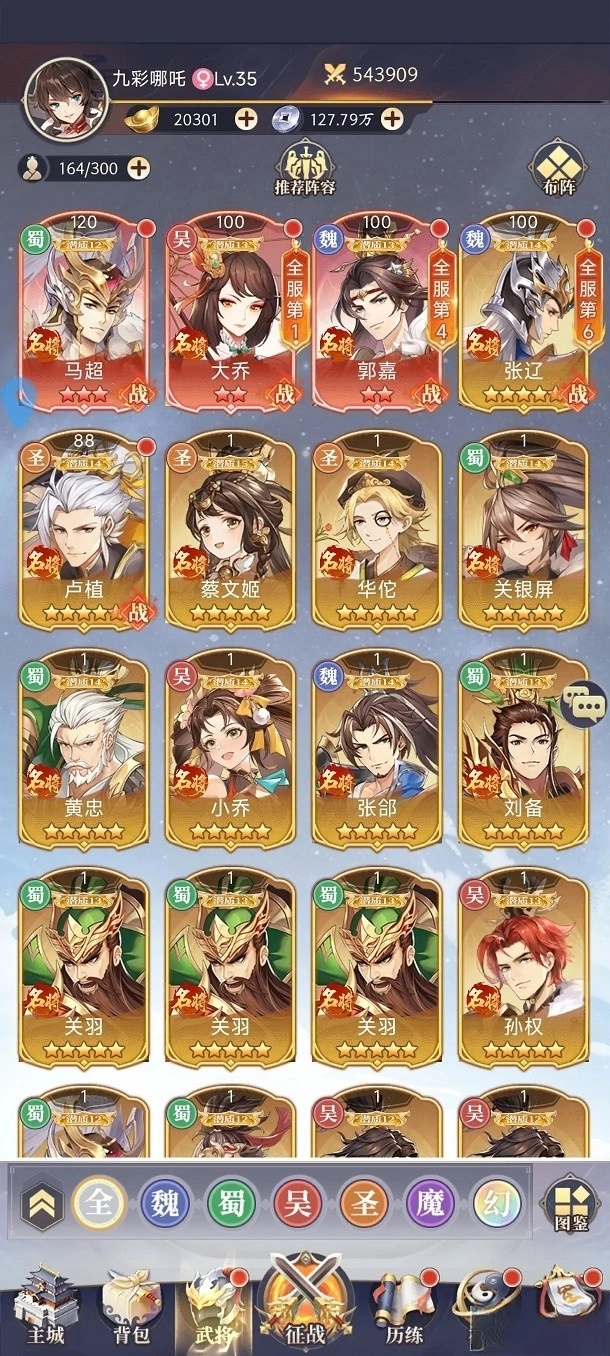Select the 华佗 hero card
The image size is (610, 1356).
coord(377,532)
